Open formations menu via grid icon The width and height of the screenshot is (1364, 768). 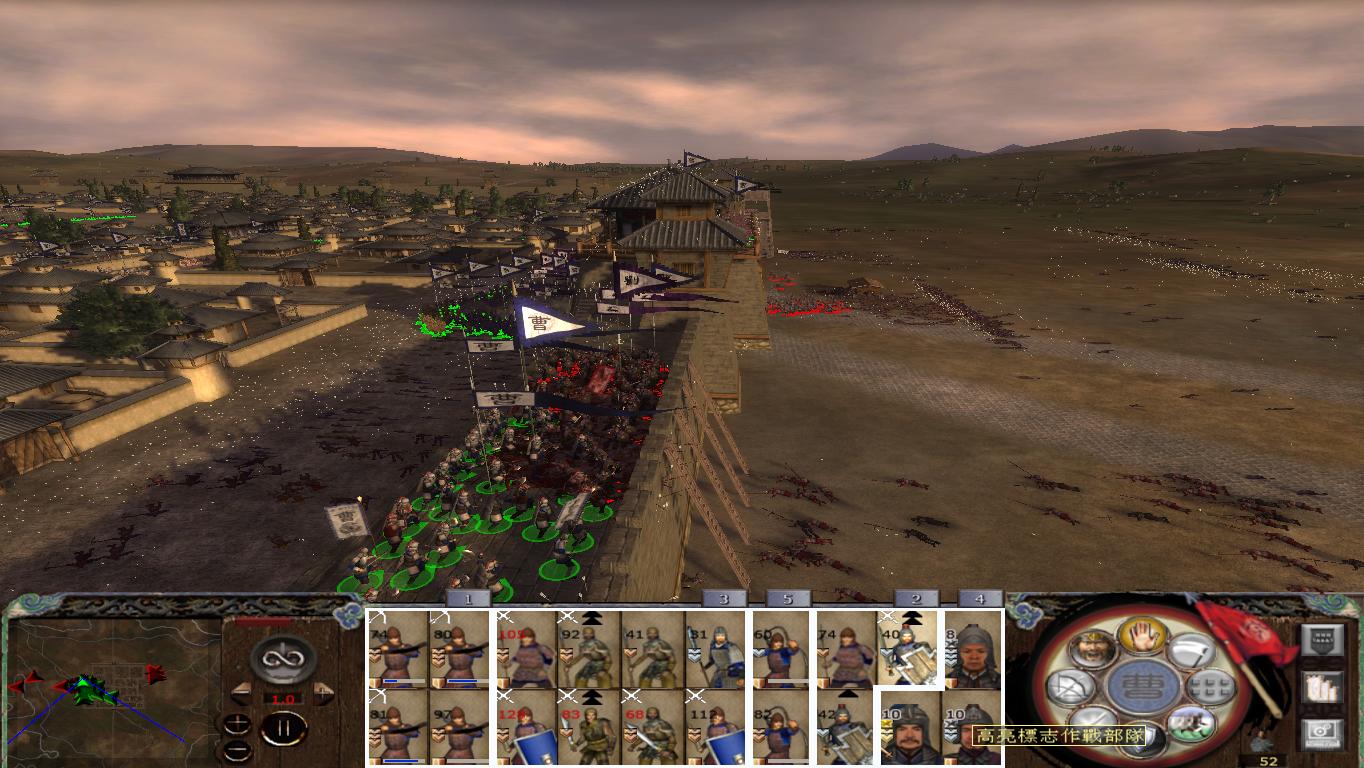(x=1210, y=686)
